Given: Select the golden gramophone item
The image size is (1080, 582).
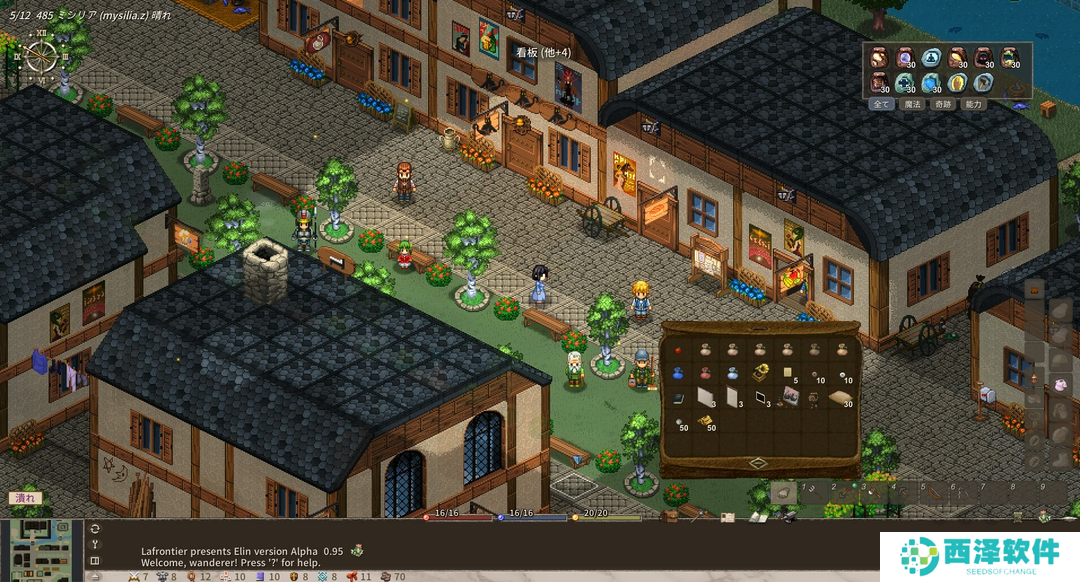Looking at the screenshot, I should (760, 373).
